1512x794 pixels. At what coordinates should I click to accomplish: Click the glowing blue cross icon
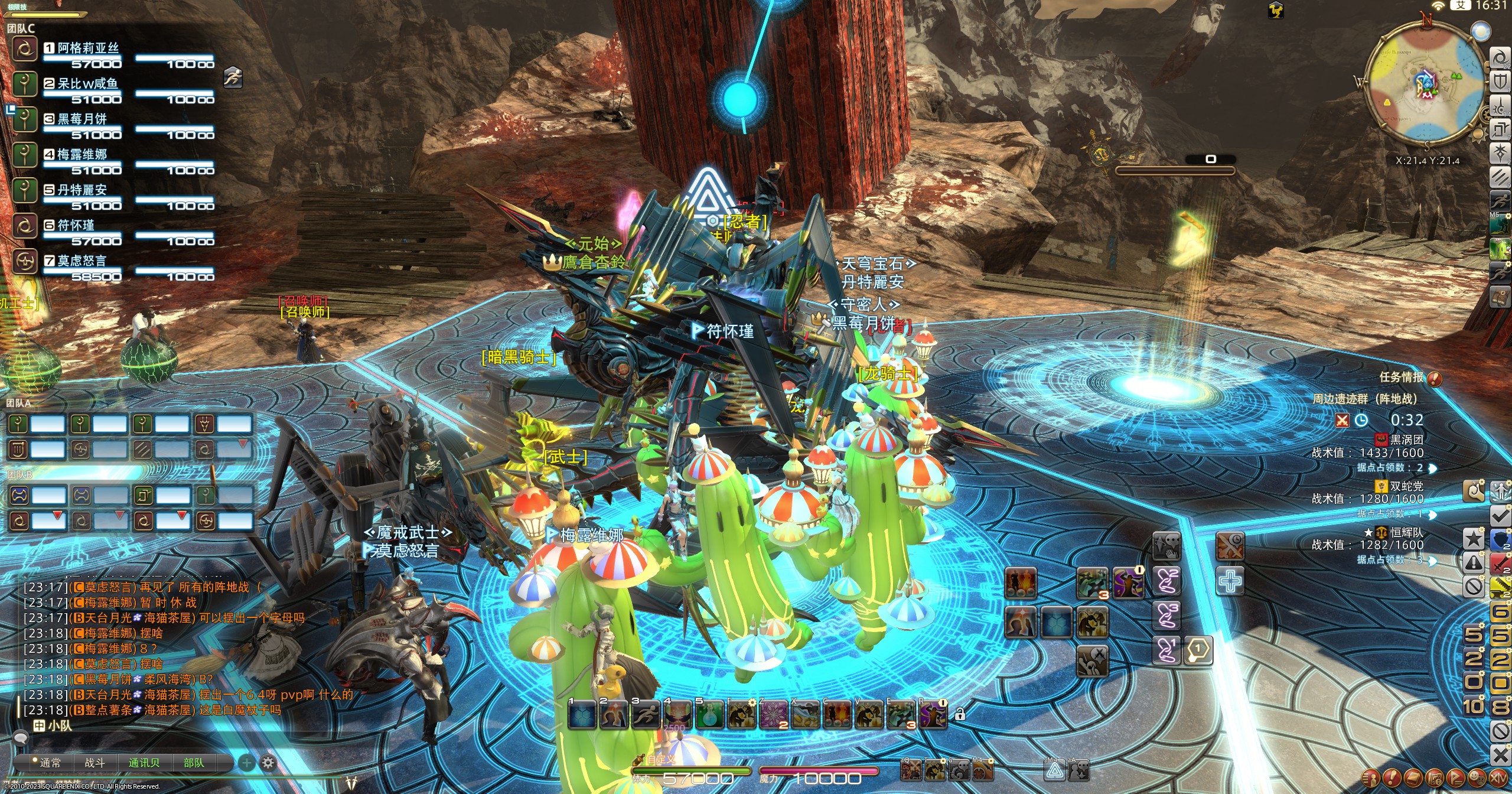[1230, 581]
